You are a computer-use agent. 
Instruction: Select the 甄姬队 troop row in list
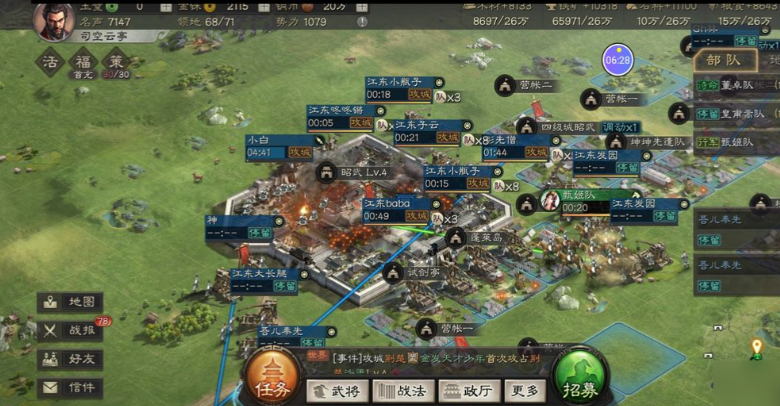[736, 141]
